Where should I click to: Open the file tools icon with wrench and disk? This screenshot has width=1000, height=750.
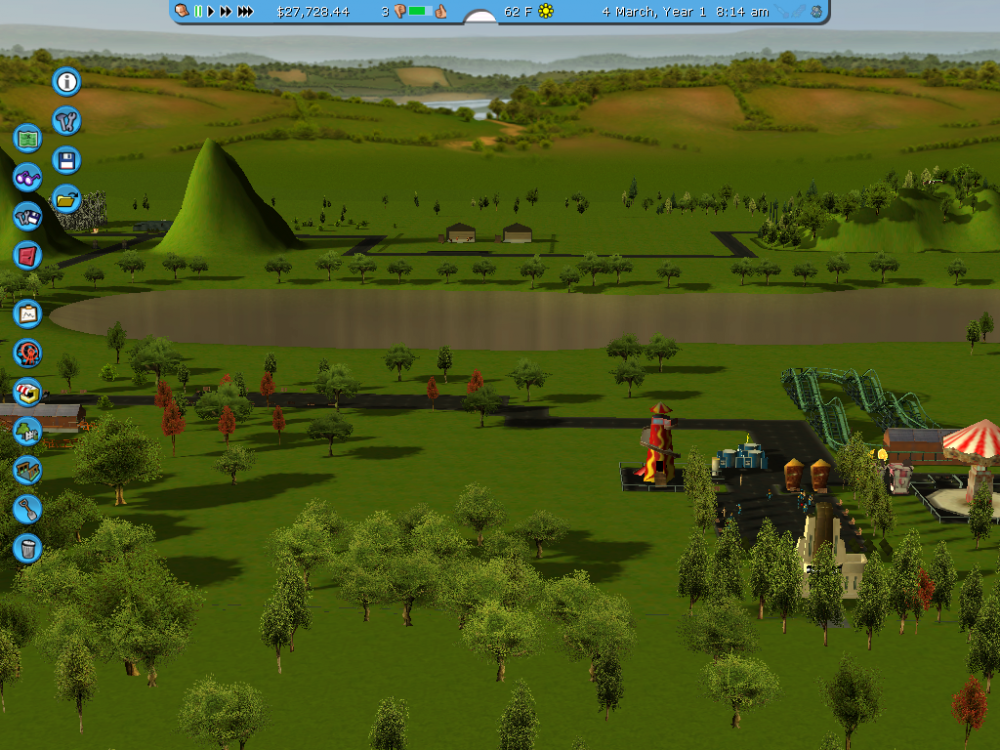[x=27, y=216]
